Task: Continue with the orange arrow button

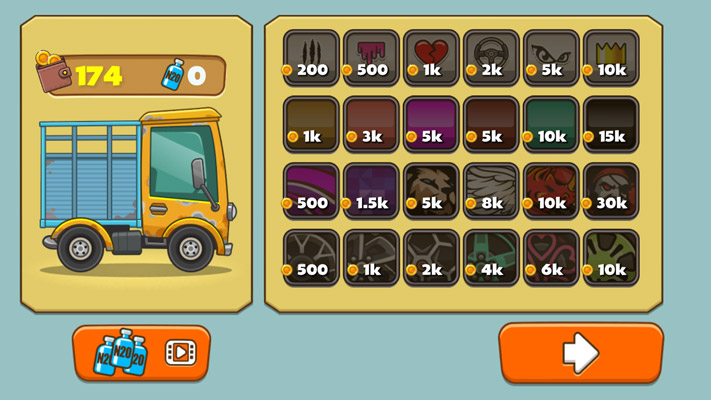Action: tap(581, 353)
